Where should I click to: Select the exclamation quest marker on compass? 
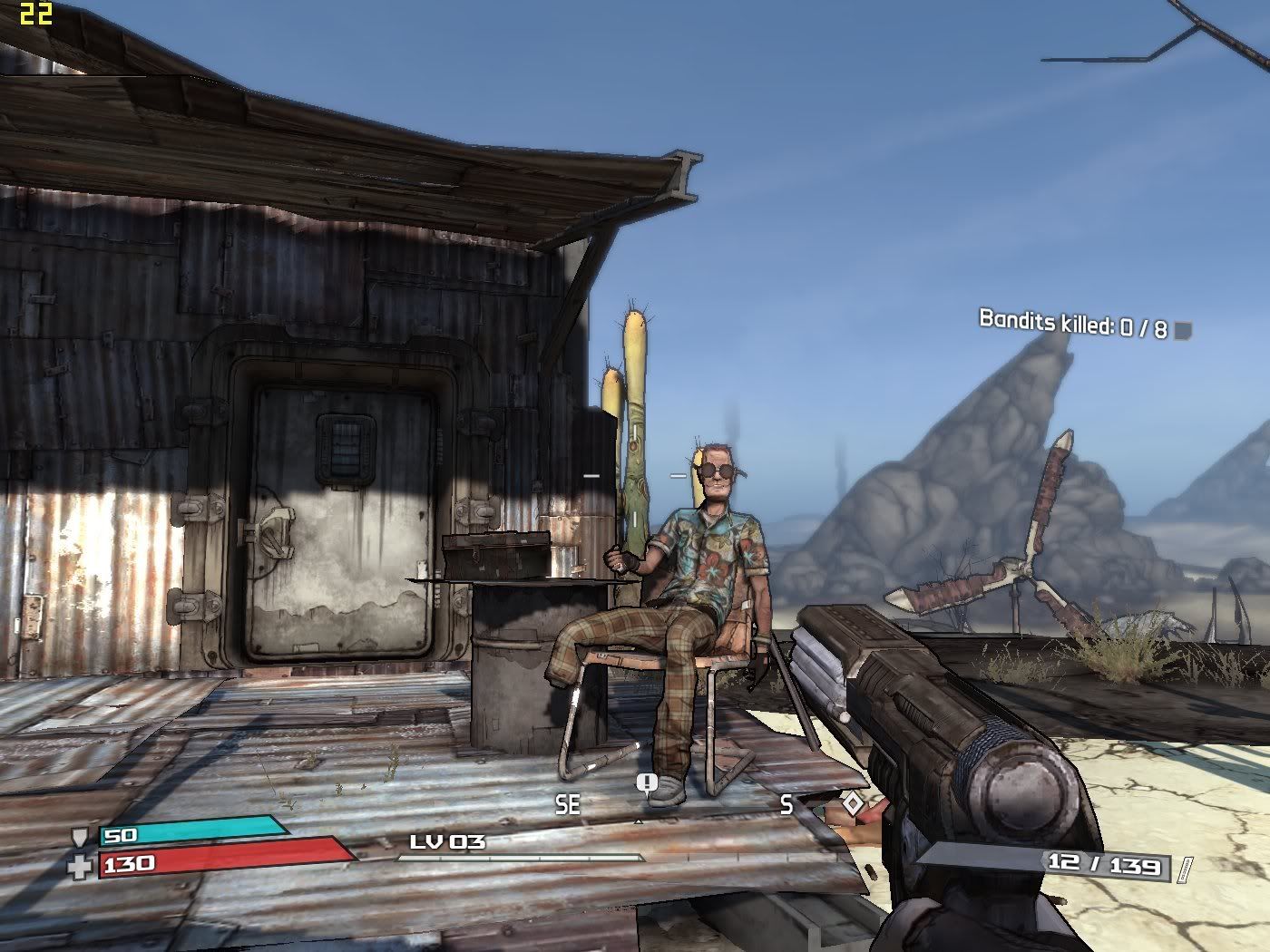(646, 784)
